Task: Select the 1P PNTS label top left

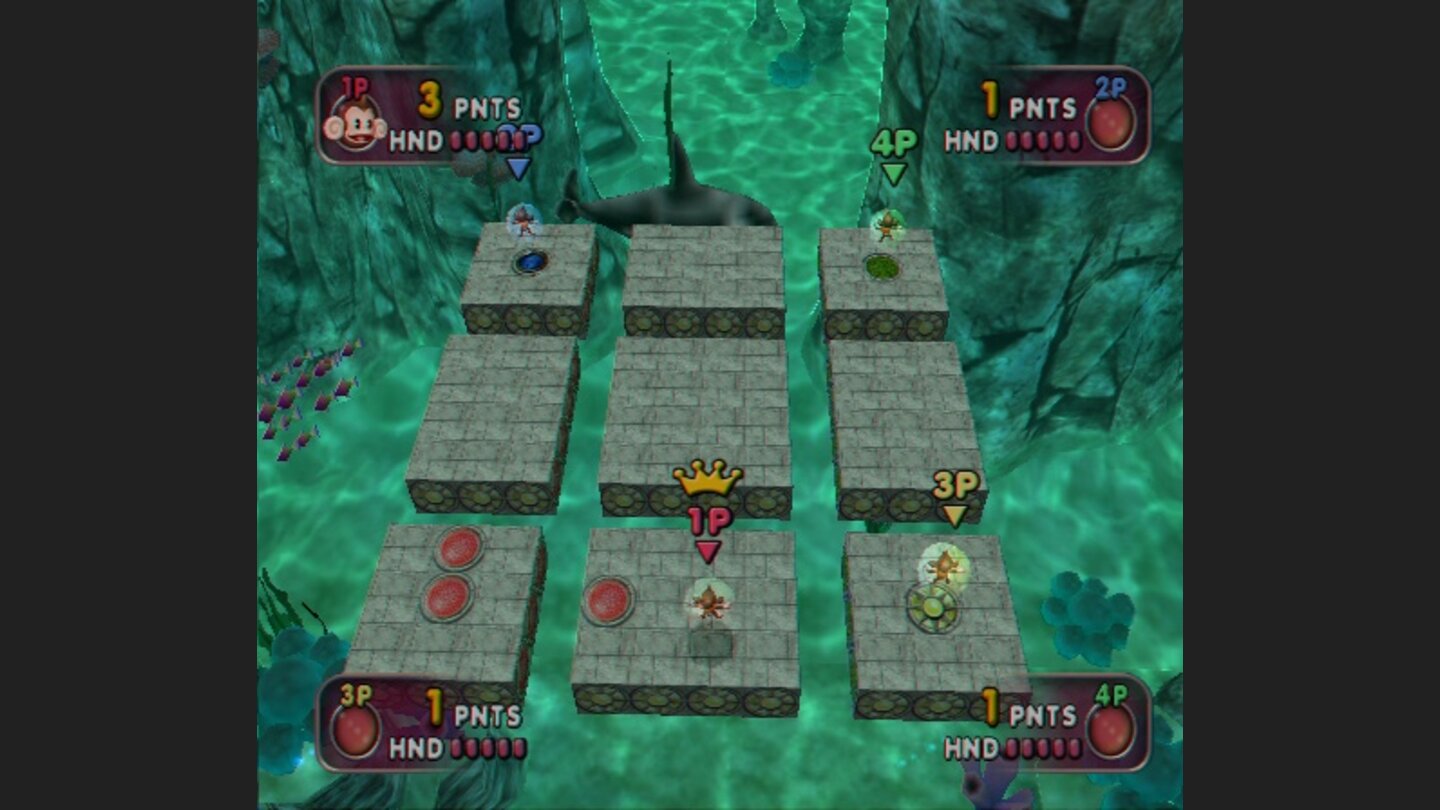Action: pyautogui.click(x=487, y=105)
